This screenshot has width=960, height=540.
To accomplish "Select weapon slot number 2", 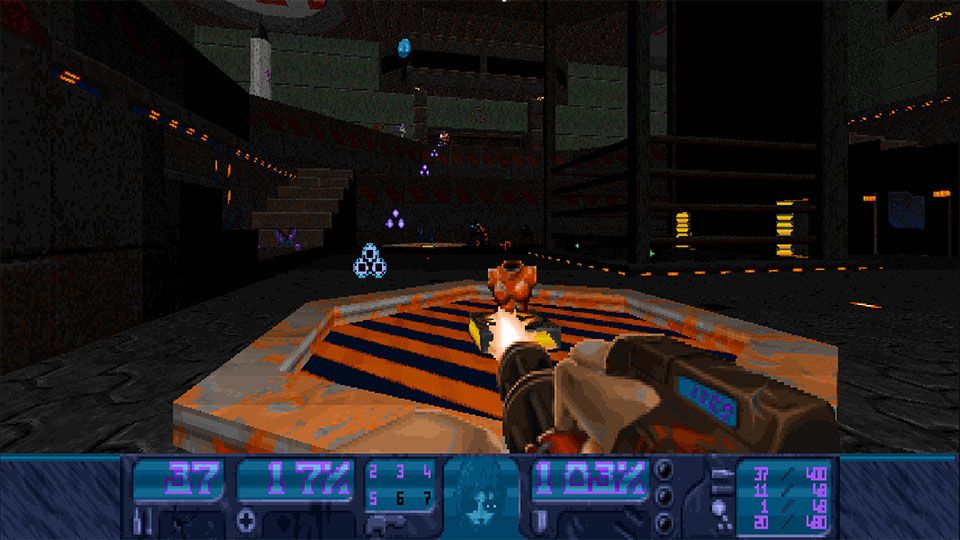I will point(374,472).
